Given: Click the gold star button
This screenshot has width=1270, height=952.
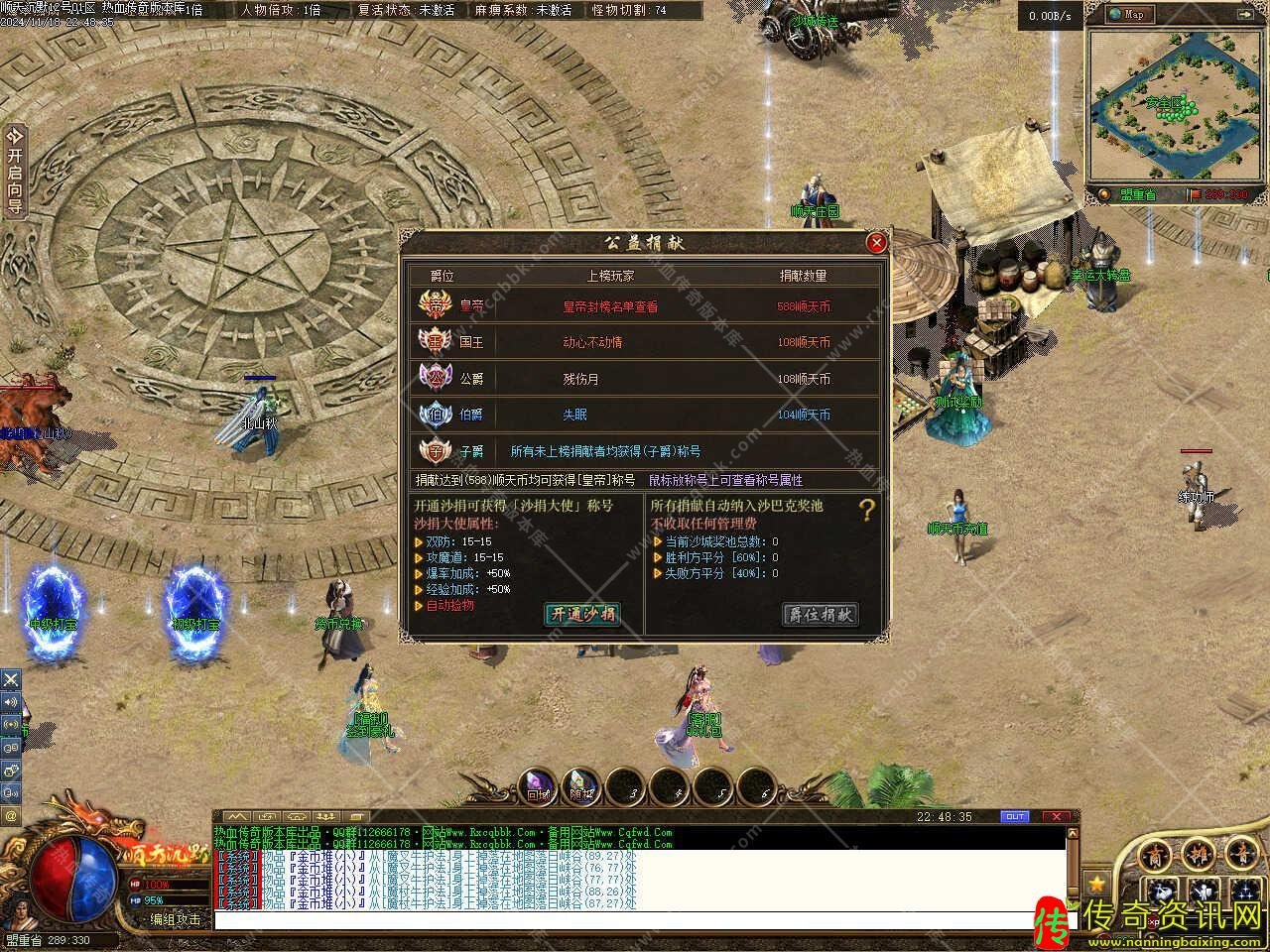Looking at the screenshot, I should 1096,882.
